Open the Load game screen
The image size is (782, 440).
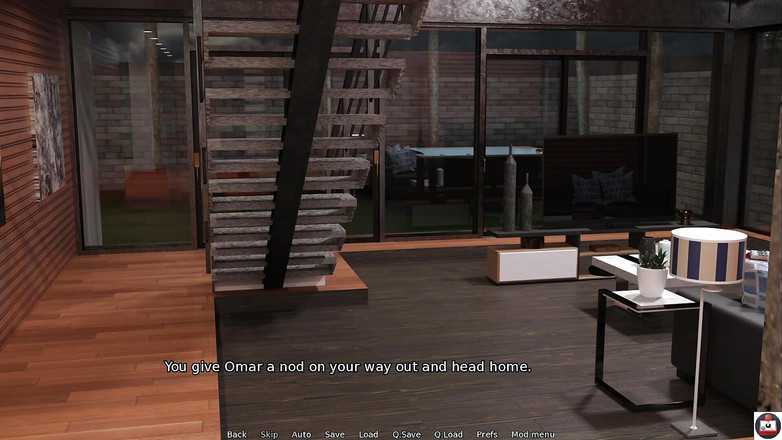pyautogui.click(x=369, y=434)
